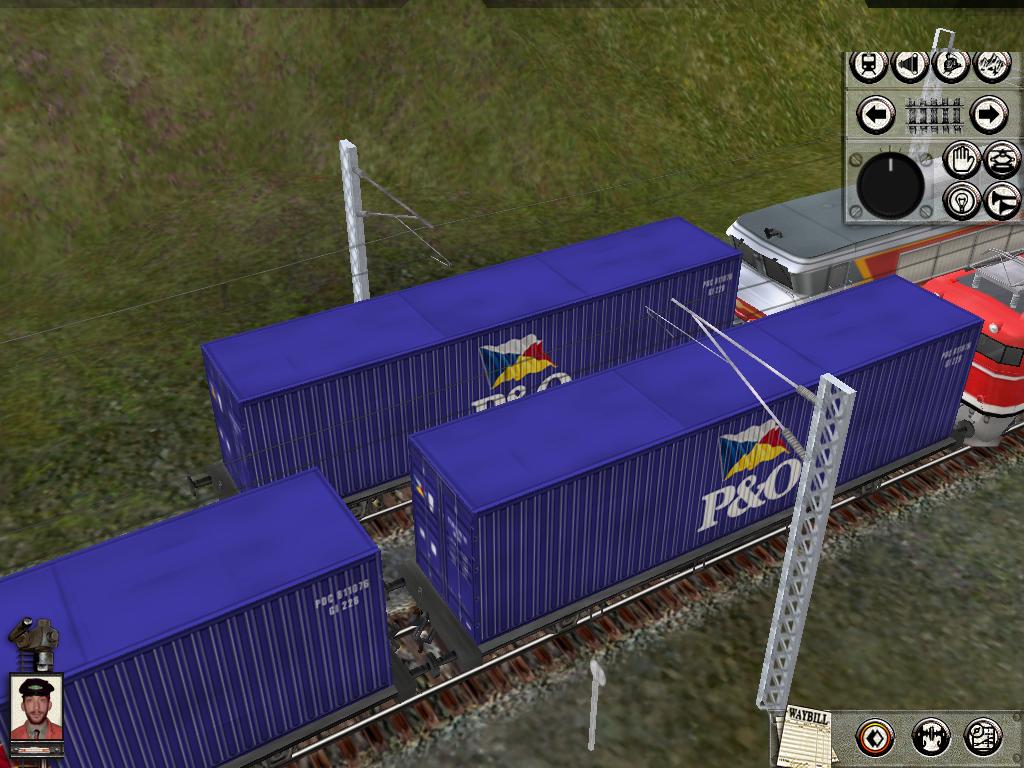The height and width of the screenshot is (768, 1024).
Task: Sound the train horn button
Action: 1002,200
